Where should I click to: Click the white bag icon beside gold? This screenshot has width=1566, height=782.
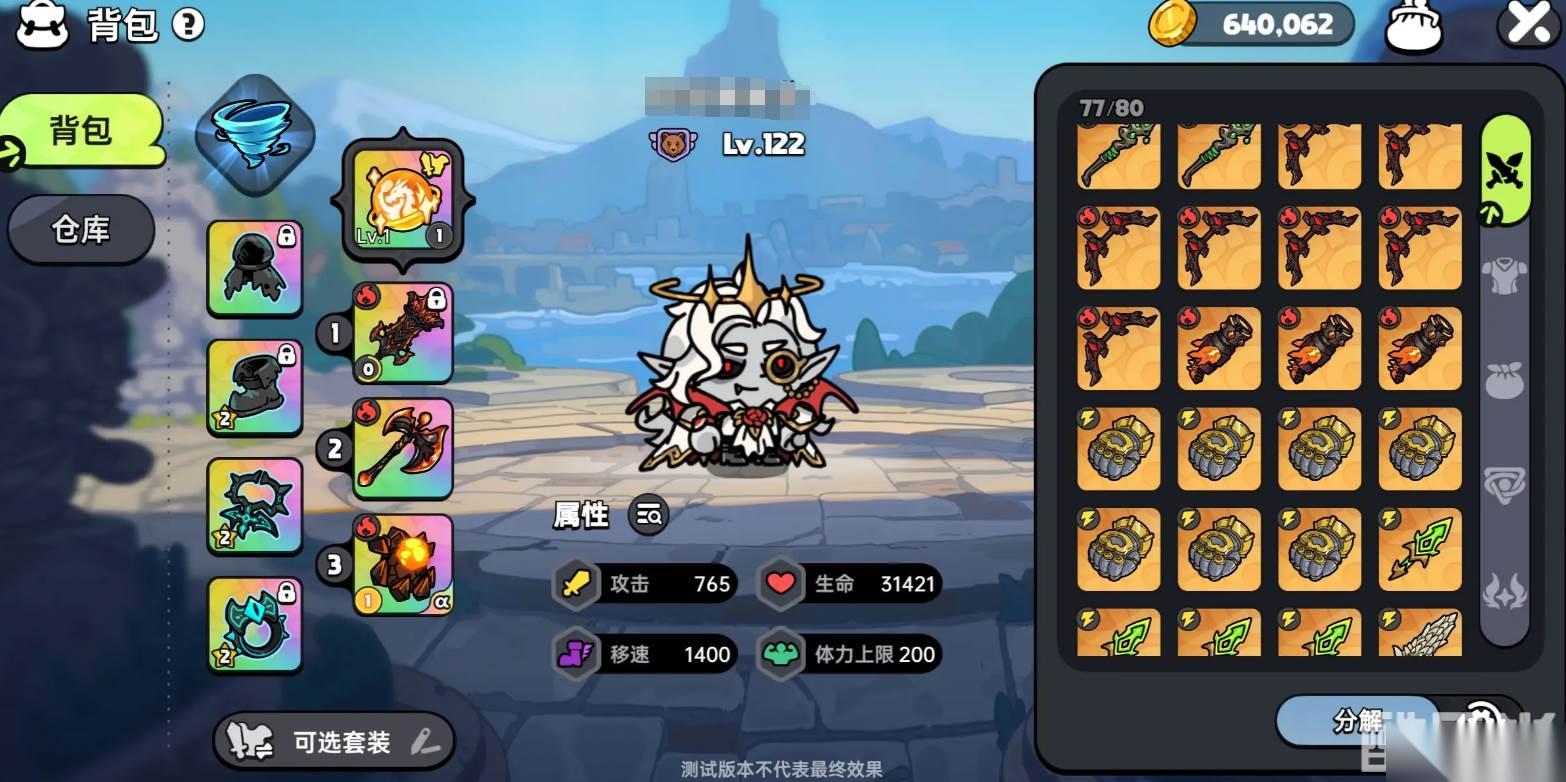point(1413,26)
